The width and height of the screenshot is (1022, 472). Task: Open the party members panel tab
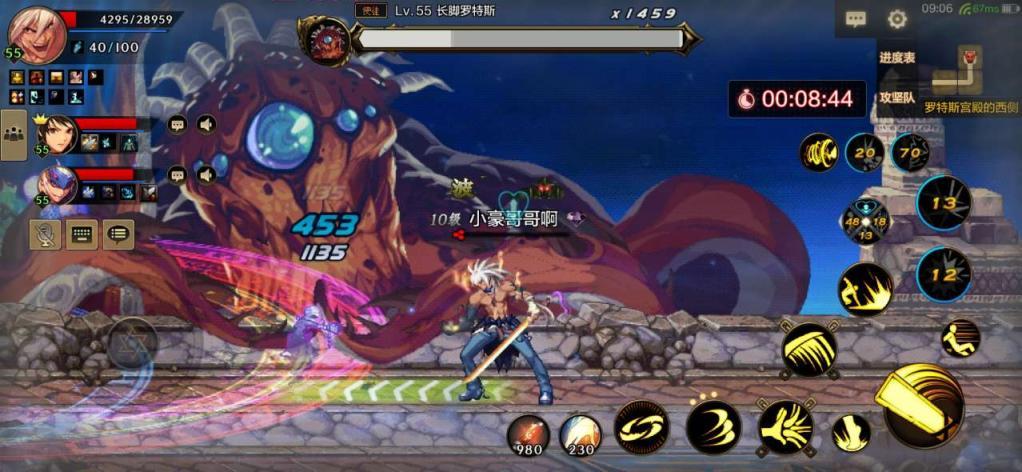14,137
